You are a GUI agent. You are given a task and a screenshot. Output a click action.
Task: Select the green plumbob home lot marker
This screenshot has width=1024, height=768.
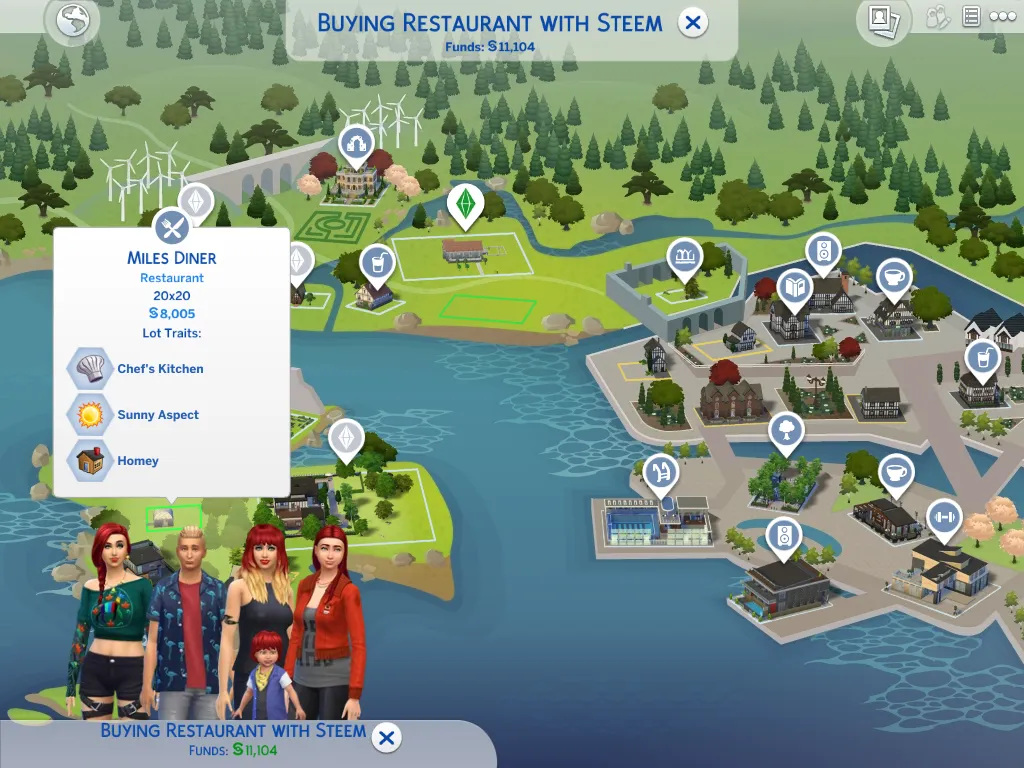pos(464,204)
